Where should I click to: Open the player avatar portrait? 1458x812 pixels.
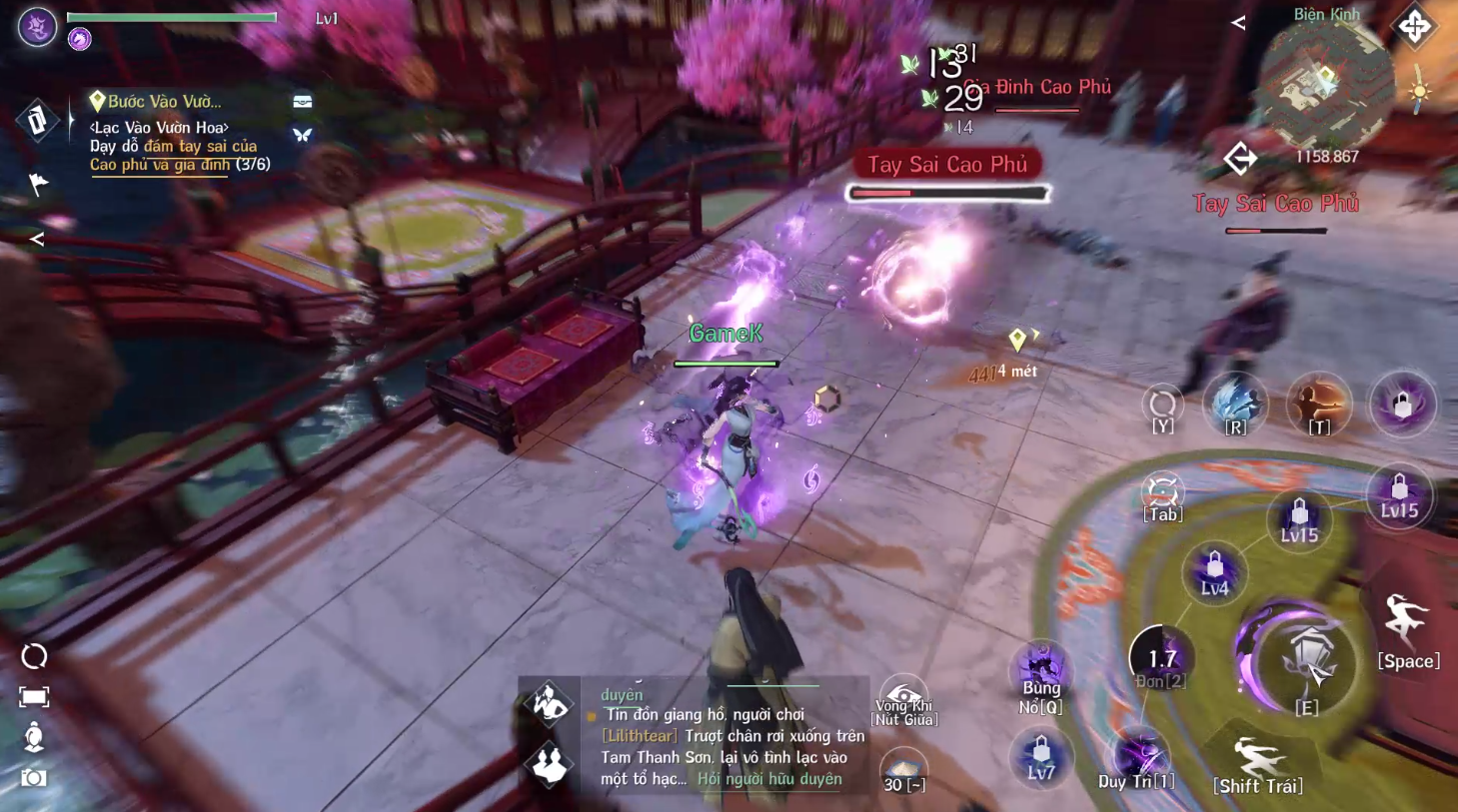click(37, 26)
